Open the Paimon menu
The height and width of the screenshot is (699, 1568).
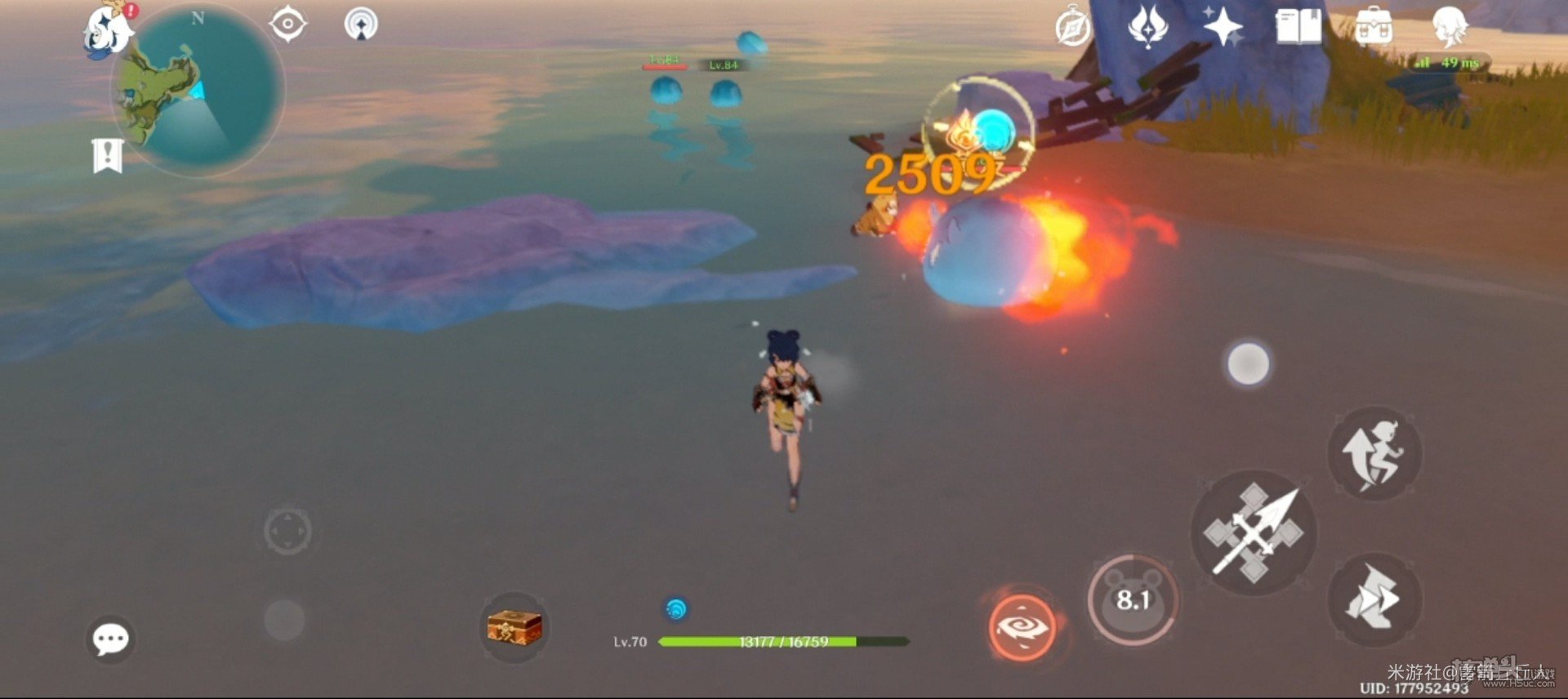pos(109,29)
